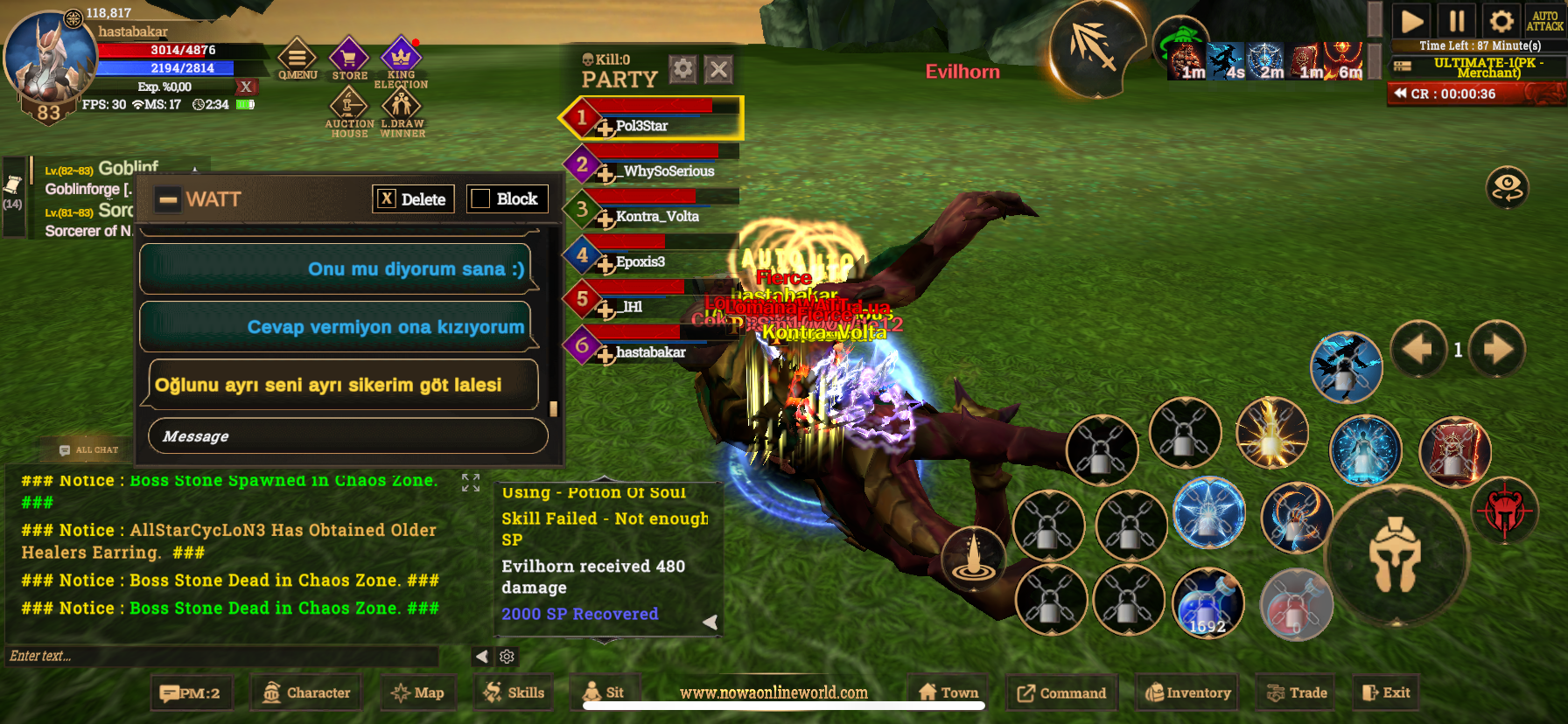Delete the WATT private chat

pos(413,199)
